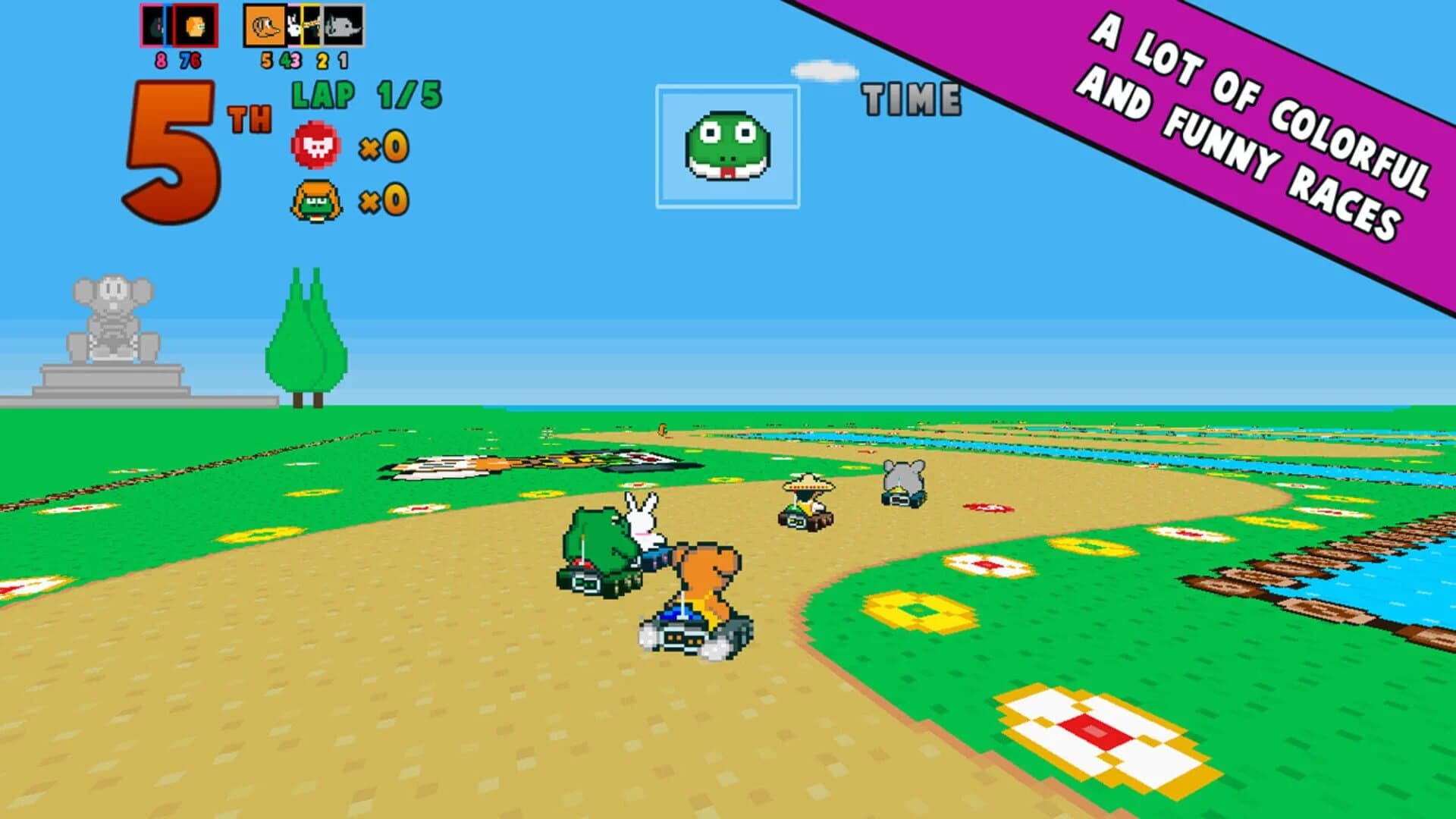This screenshot has width=1456, height=819.
Task: Click the orange duck racer portrait in 5th place
Action: click(264, 25)
